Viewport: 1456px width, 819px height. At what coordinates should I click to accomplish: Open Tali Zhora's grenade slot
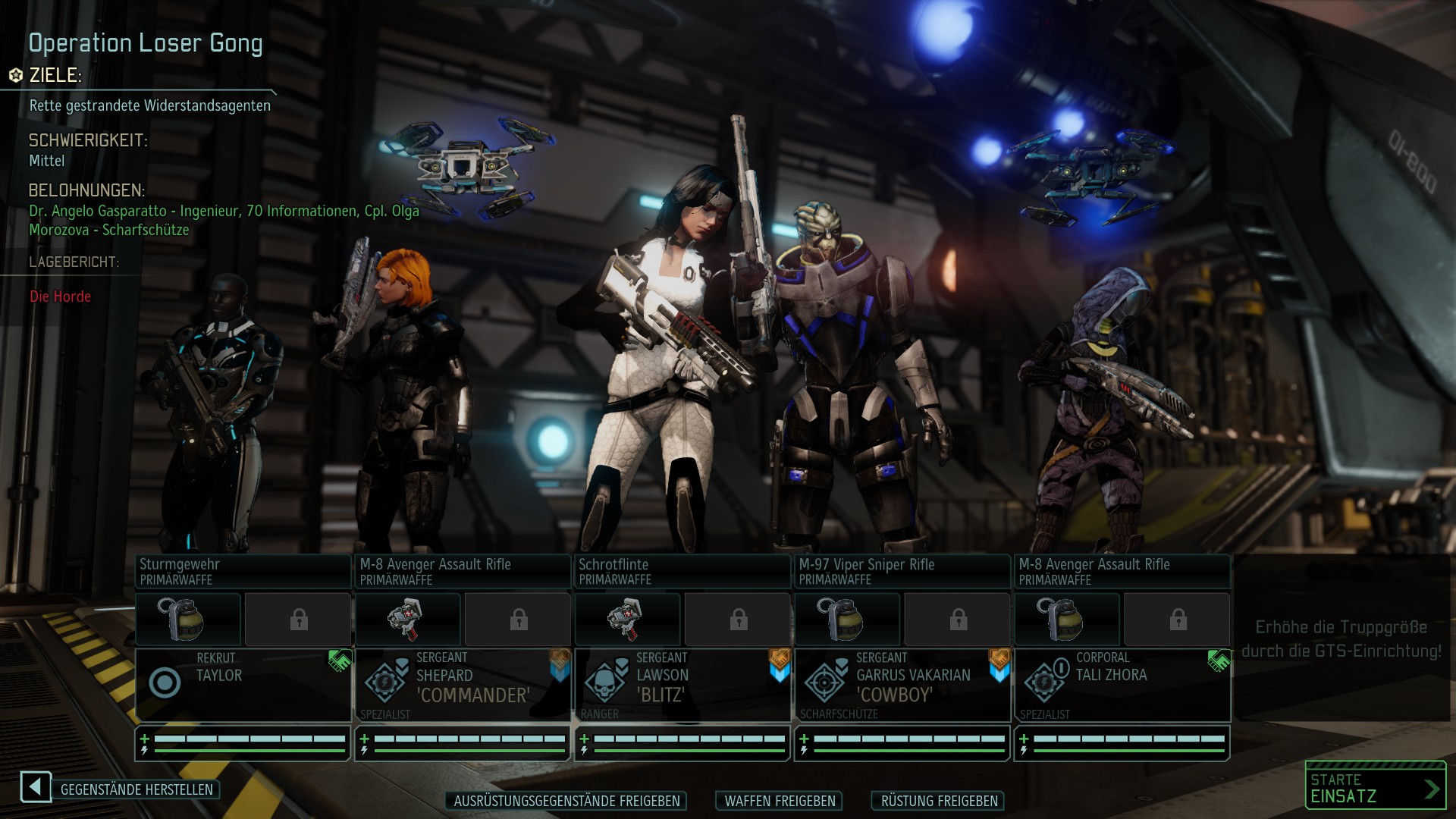[x=1067, y=620]
